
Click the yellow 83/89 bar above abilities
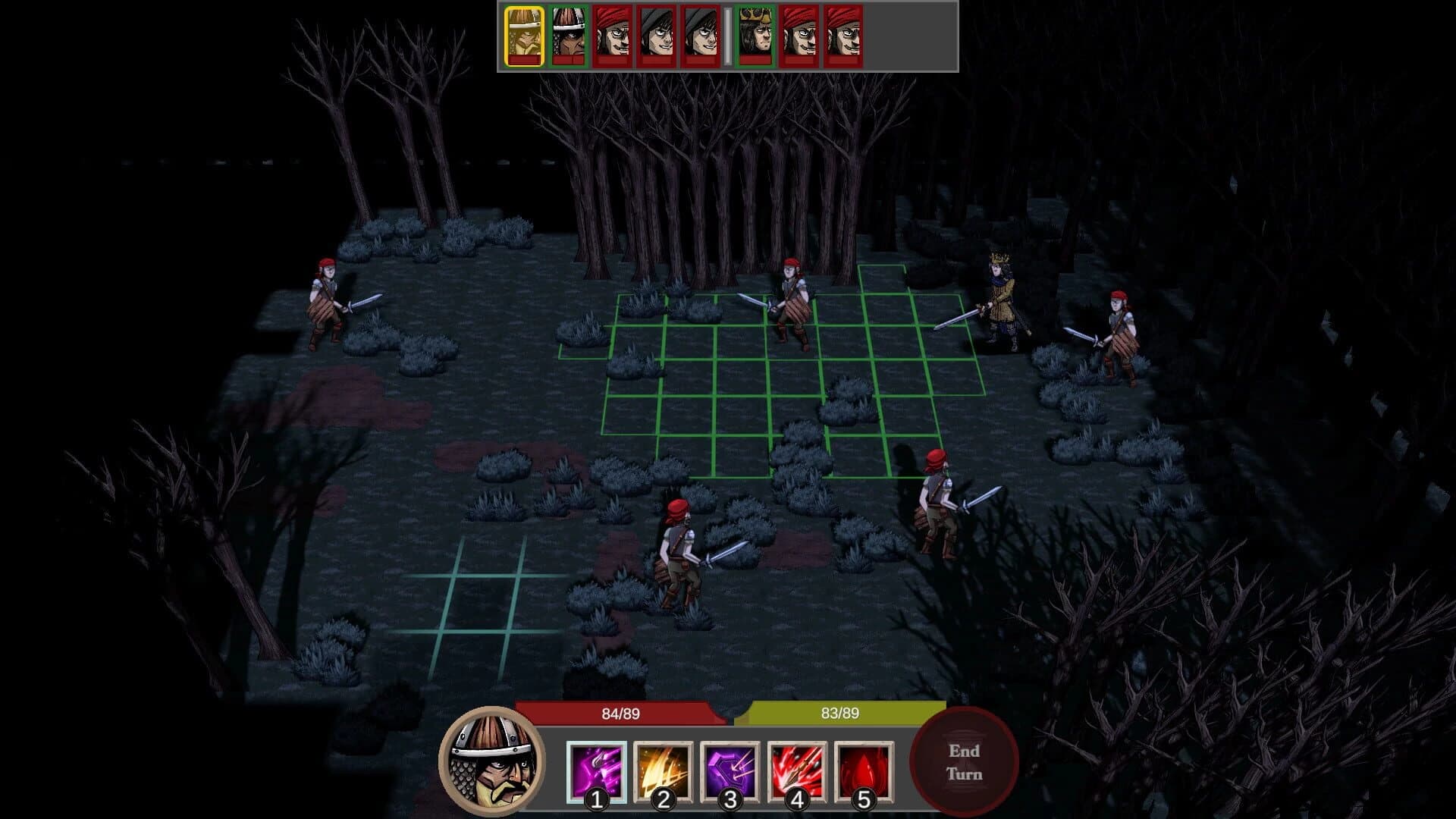(842, 713)
